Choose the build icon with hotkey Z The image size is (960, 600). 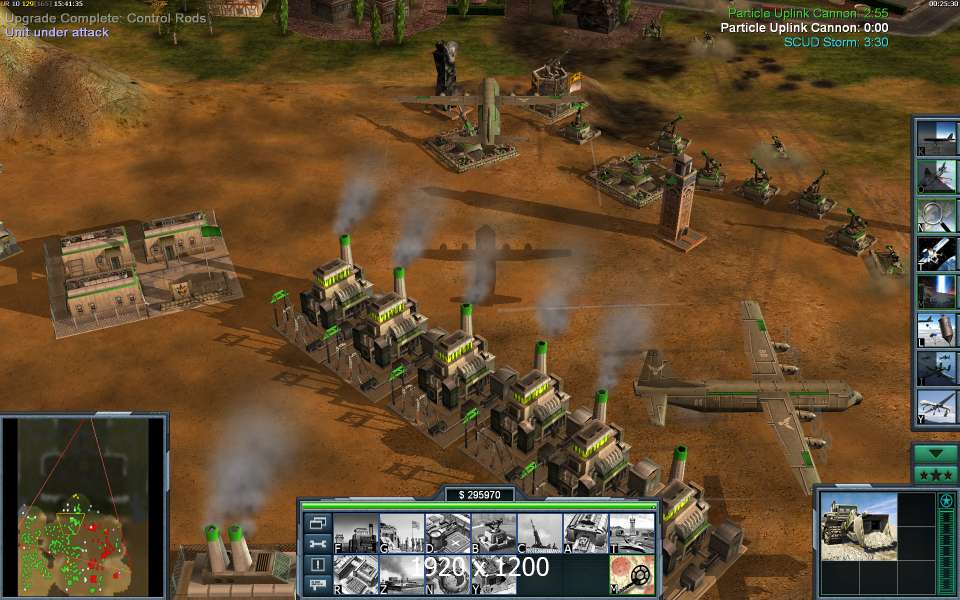coord(401,575)
